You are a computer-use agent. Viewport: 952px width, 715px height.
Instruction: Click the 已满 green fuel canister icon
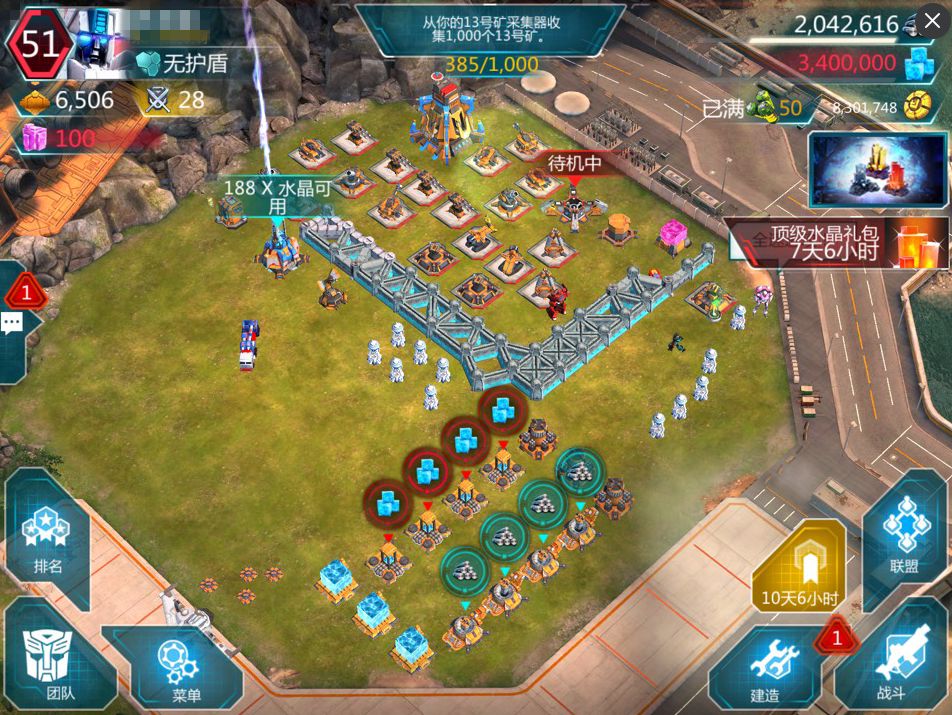click(762, 106)
